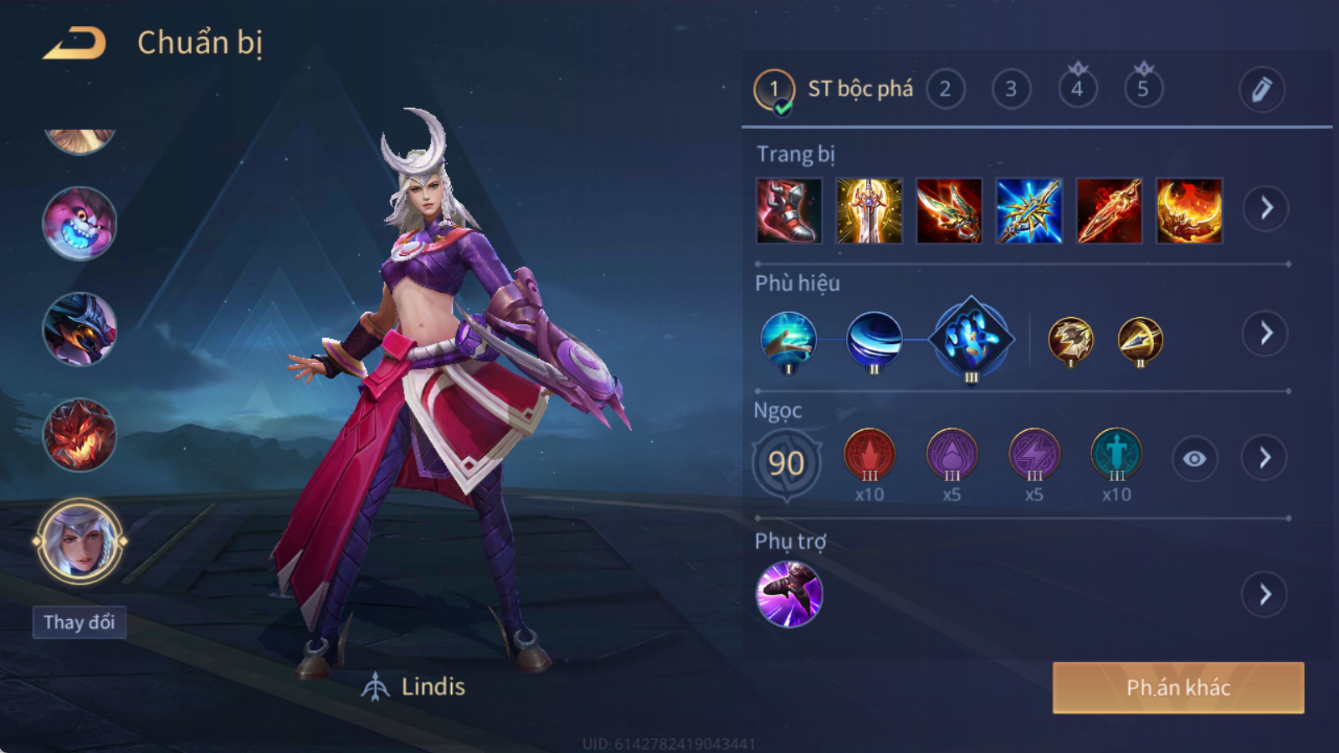This screenshot has height=753, width=1339.
Task: Open build preset 4
Action: tap(1077, 90)
